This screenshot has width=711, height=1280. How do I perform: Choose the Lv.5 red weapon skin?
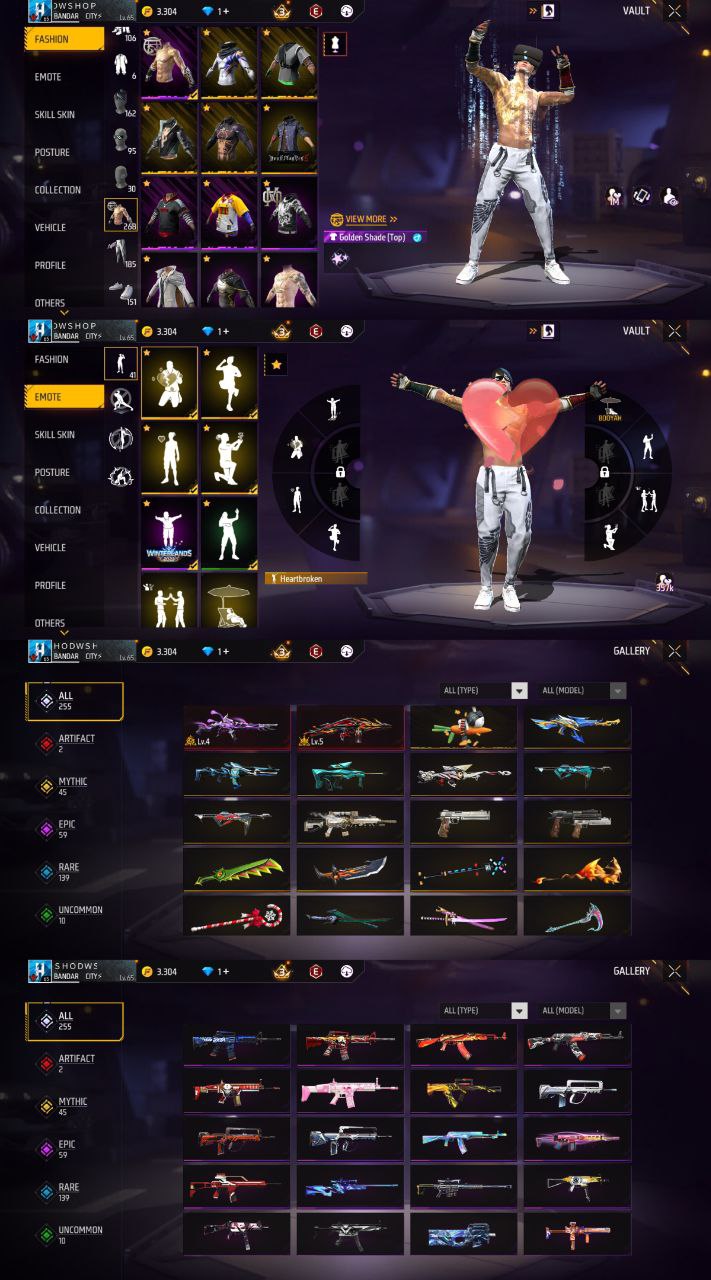click(x=350, y=727)
